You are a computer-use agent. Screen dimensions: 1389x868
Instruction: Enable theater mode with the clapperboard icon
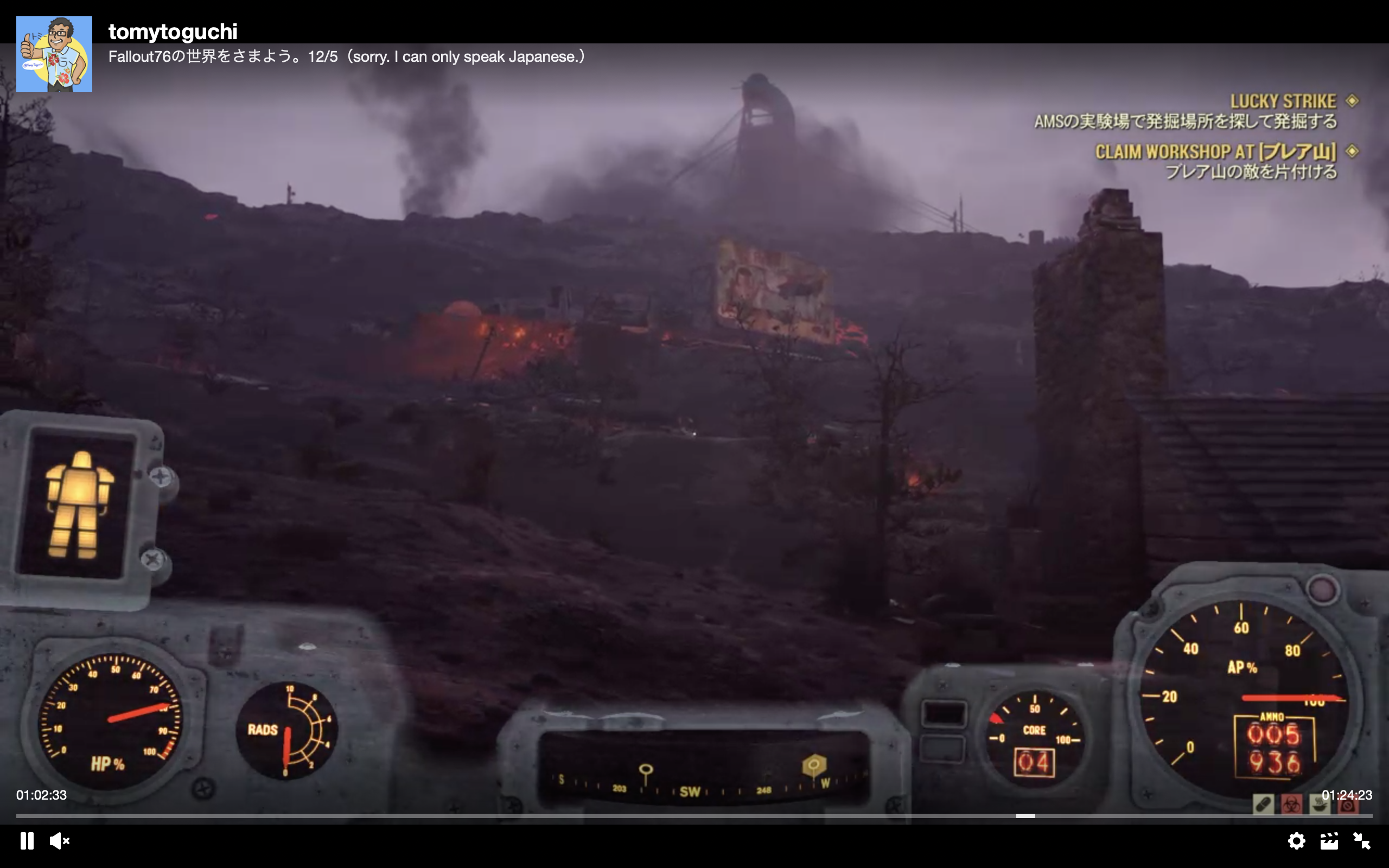1330,841
